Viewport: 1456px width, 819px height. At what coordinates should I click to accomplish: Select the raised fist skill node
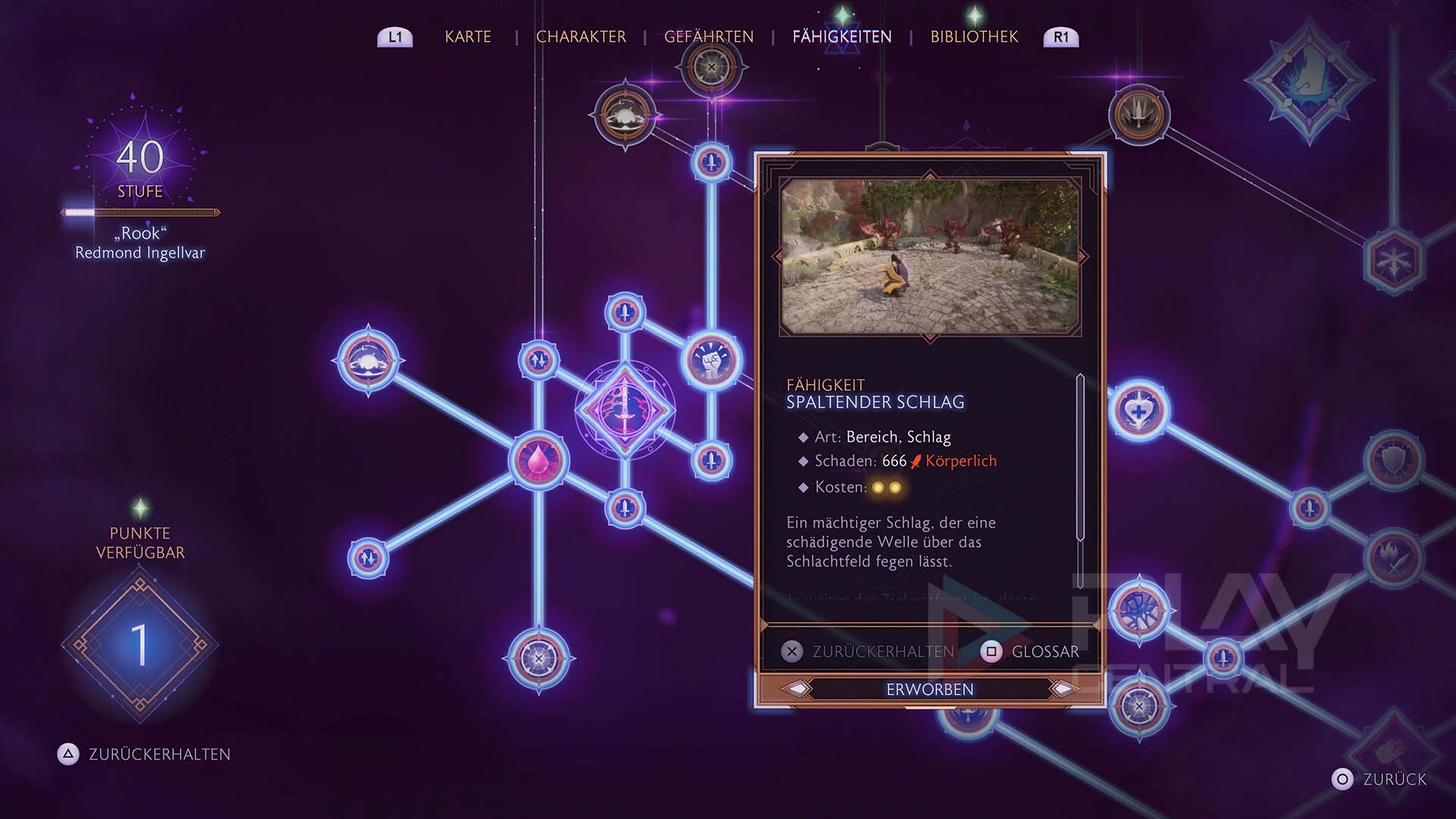[x=711, y=361]
